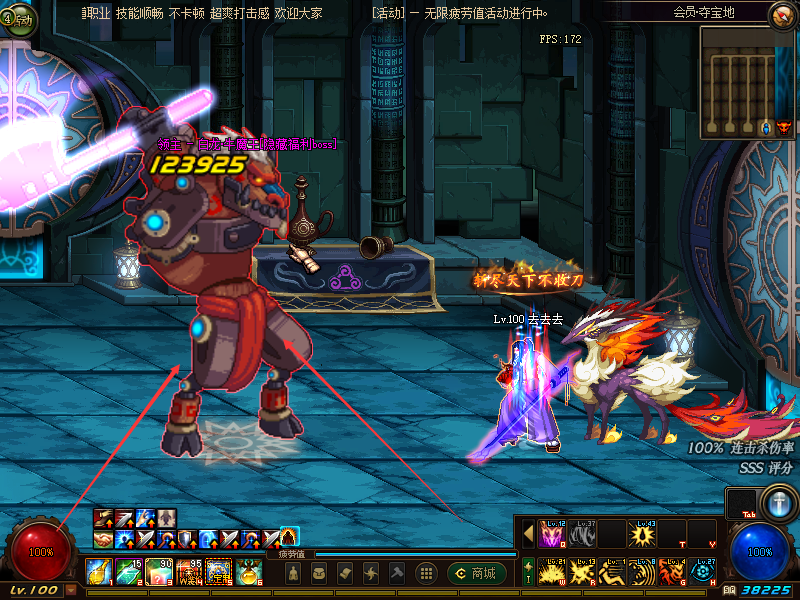The image size is (800, 600).
Task: Activate the fire beast skill on G
Action: tap(672, 573)
